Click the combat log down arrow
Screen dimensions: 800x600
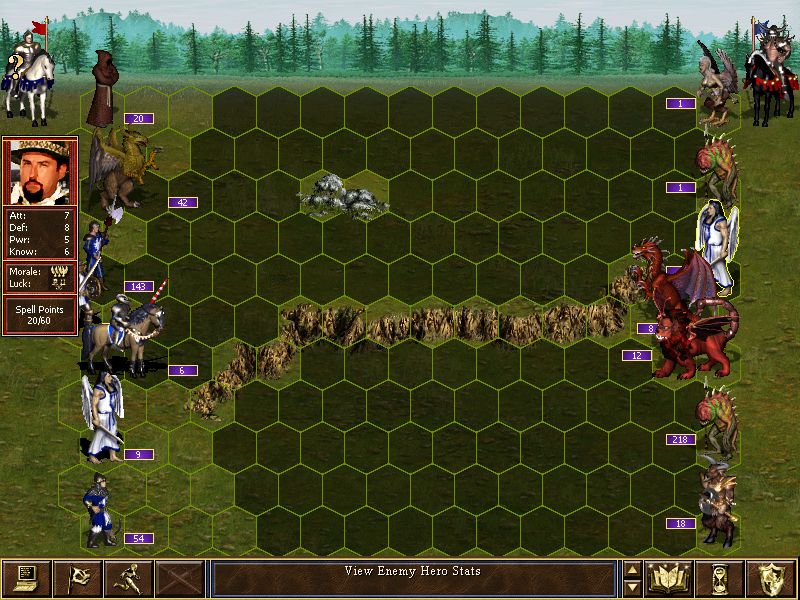(x=632, y=586)
